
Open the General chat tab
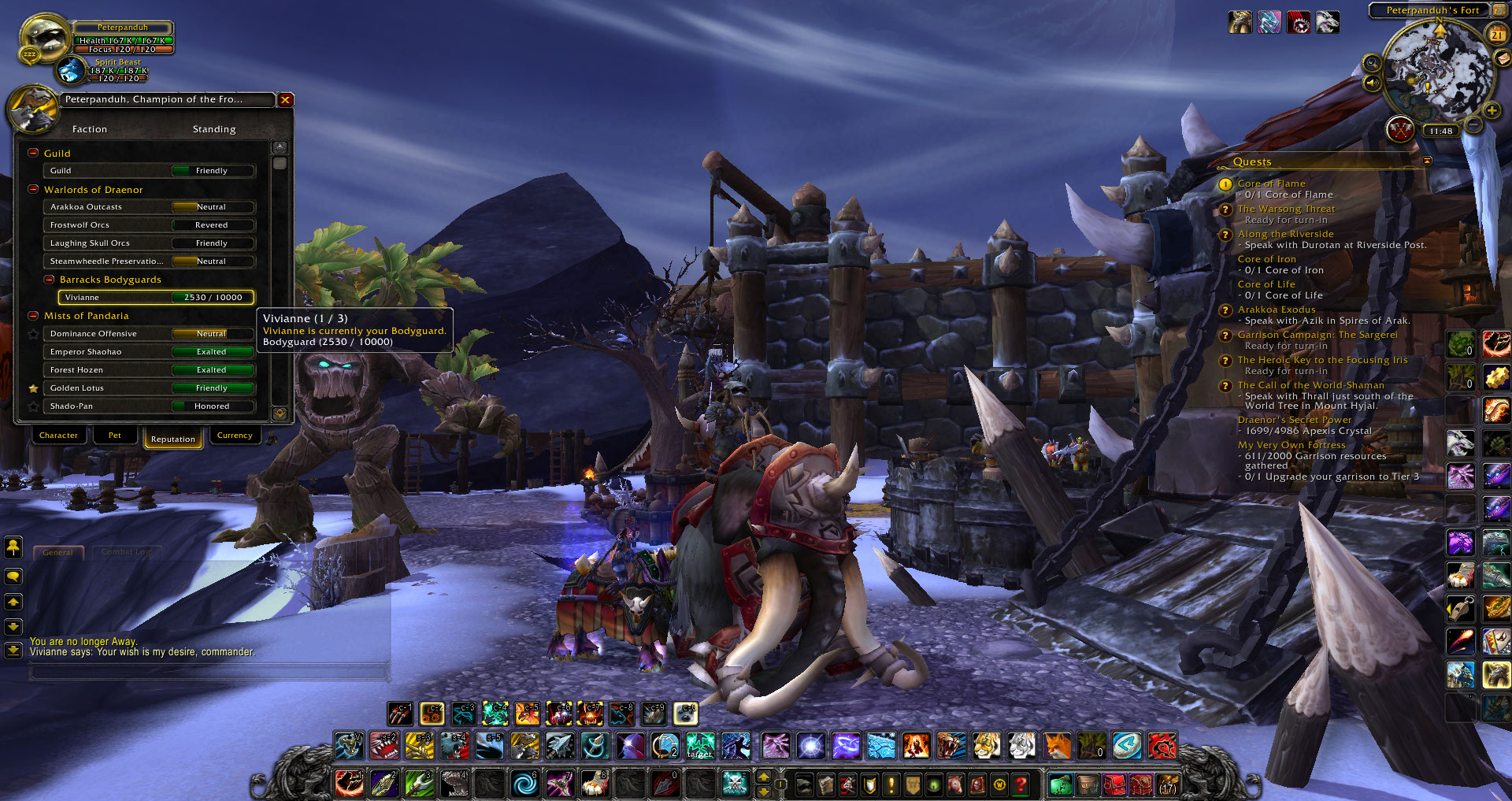pos(57,552)
